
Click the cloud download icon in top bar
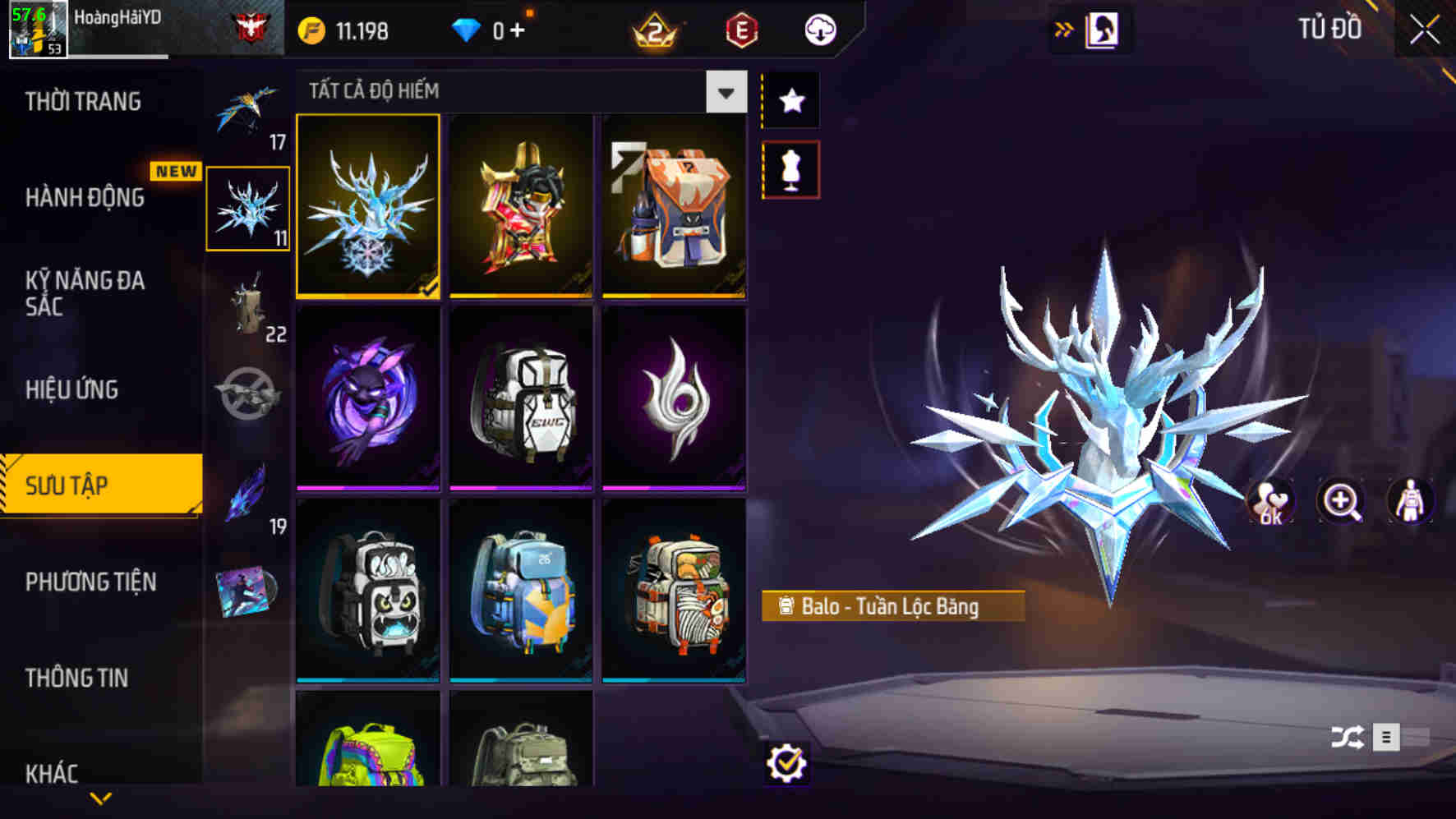[818, 30]
